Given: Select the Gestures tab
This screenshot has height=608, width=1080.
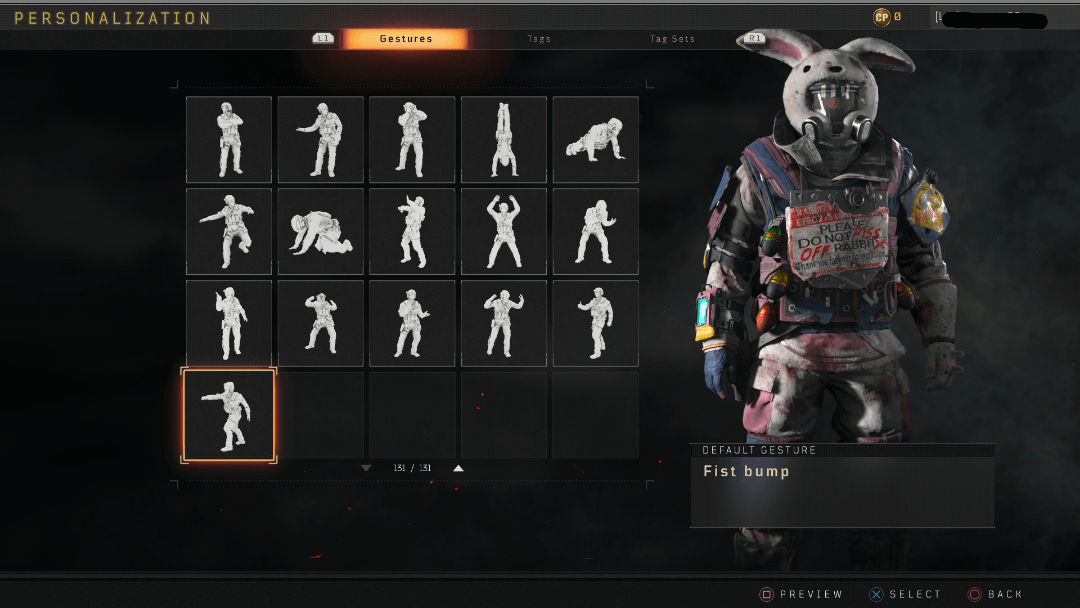Looking at the screenshot, I should point(405,39).
